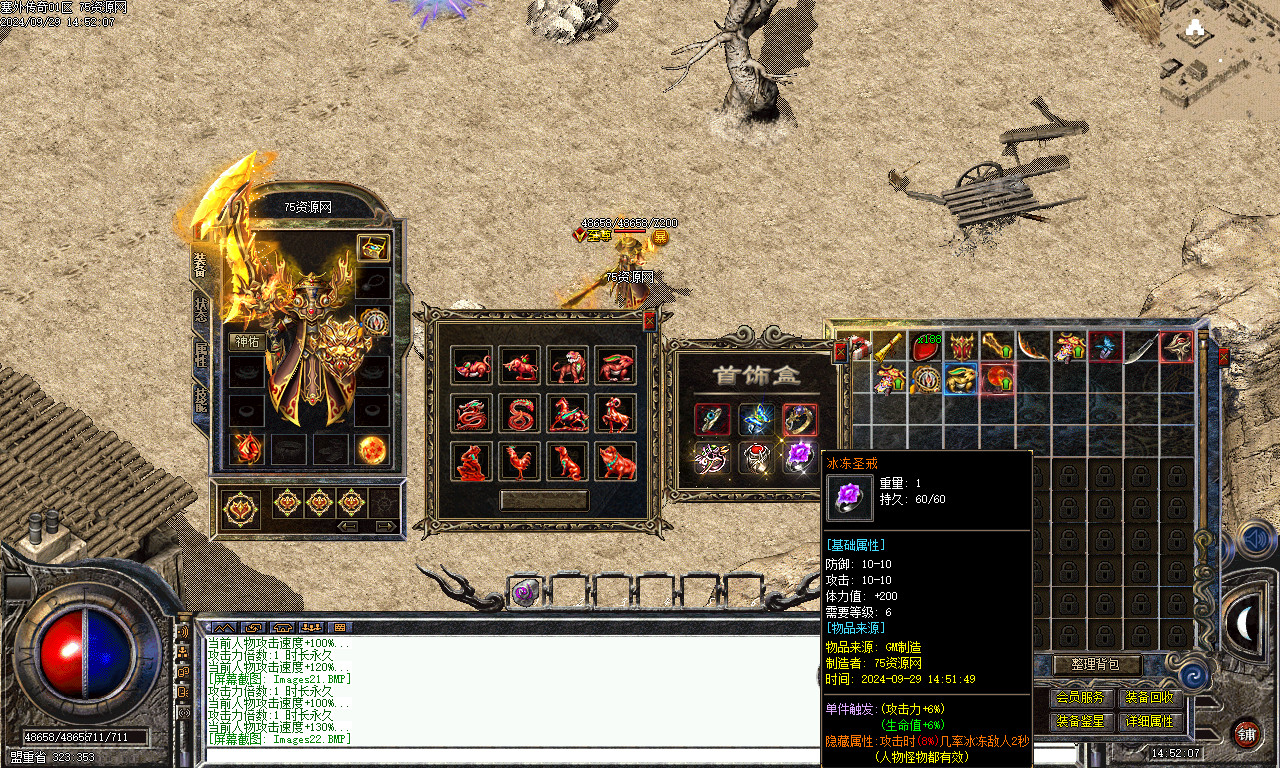This screenshot has height=768, width=1280.
Task: Click the golden rabbit item in bag
Action: click(x=962, y=379)
